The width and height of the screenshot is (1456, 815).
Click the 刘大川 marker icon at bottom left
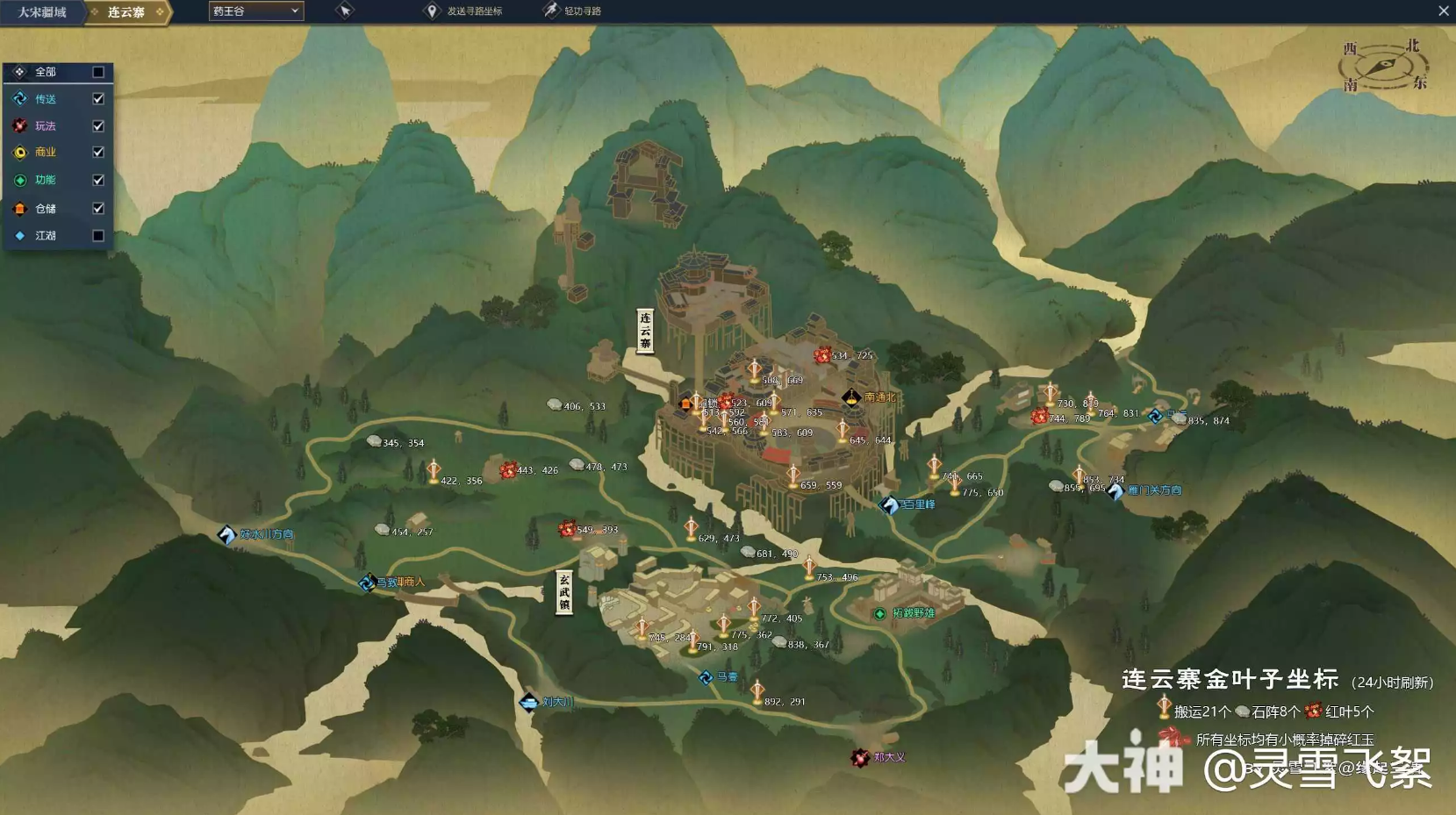527,702
